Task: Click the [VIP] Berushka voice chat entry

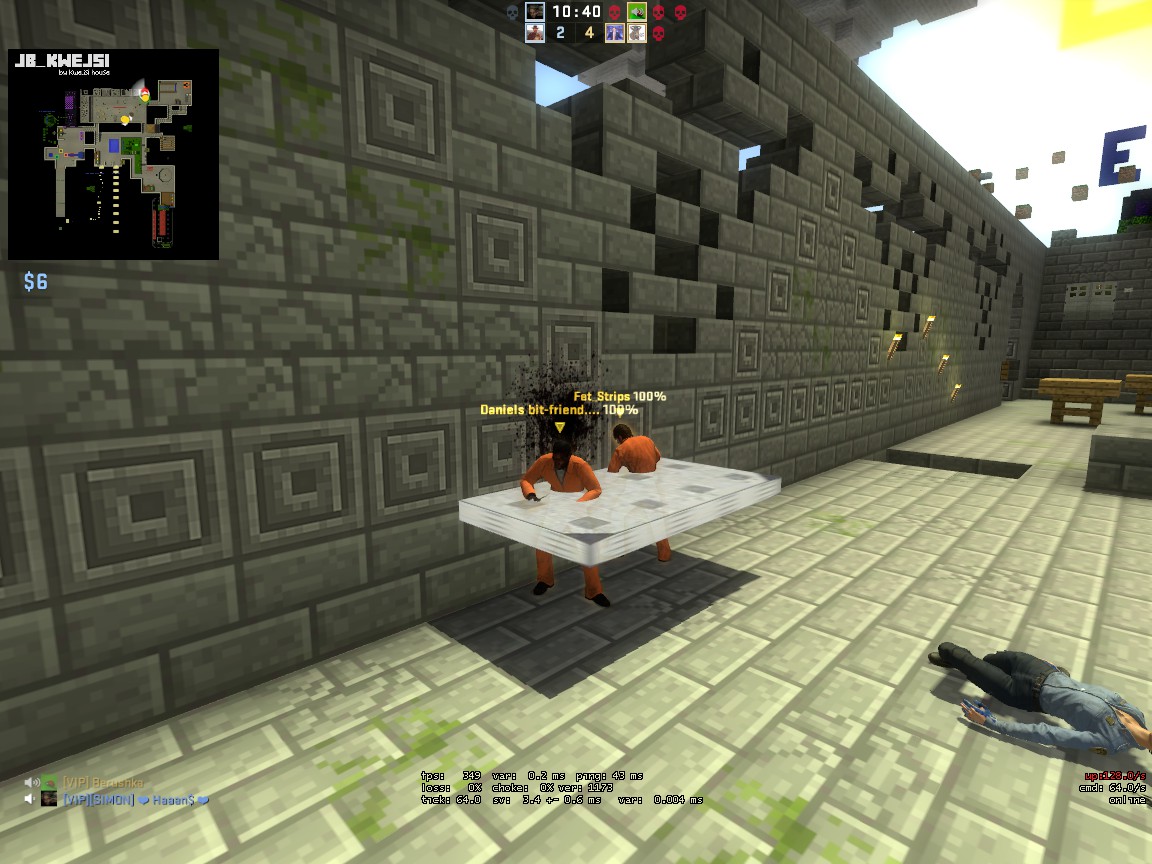Action: (103, 781)
